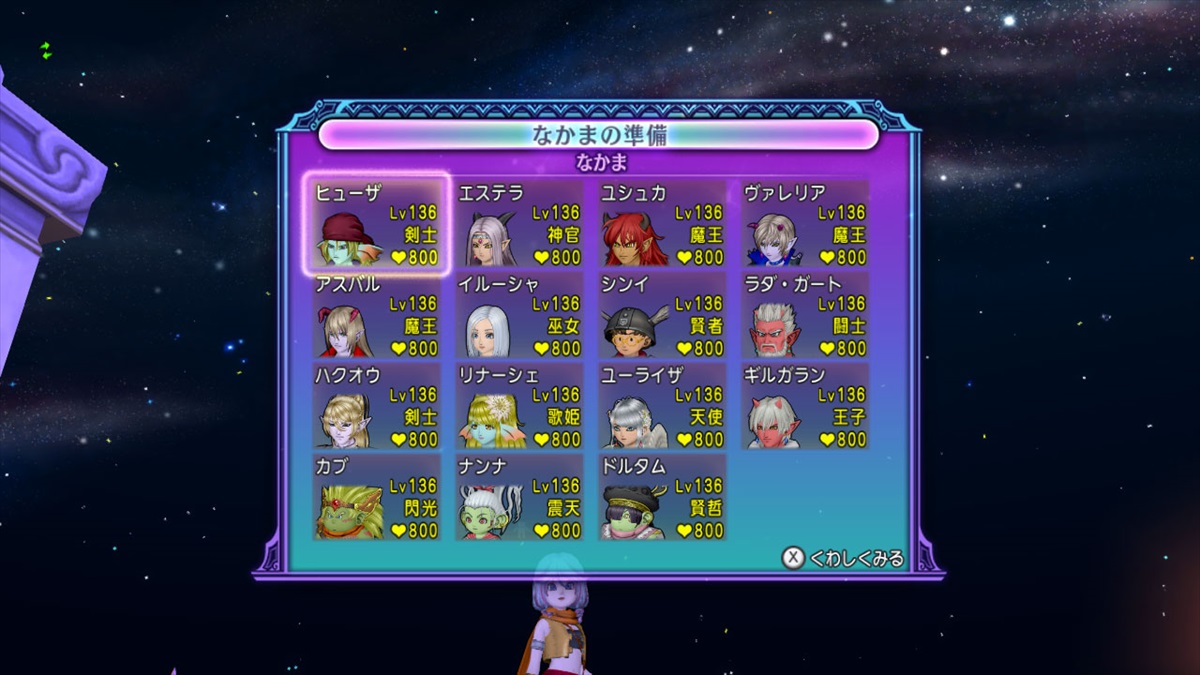Screen dimensions: 1200x675
Task: Choose ハクオウ companion tile
Action: tap(376, 406)
